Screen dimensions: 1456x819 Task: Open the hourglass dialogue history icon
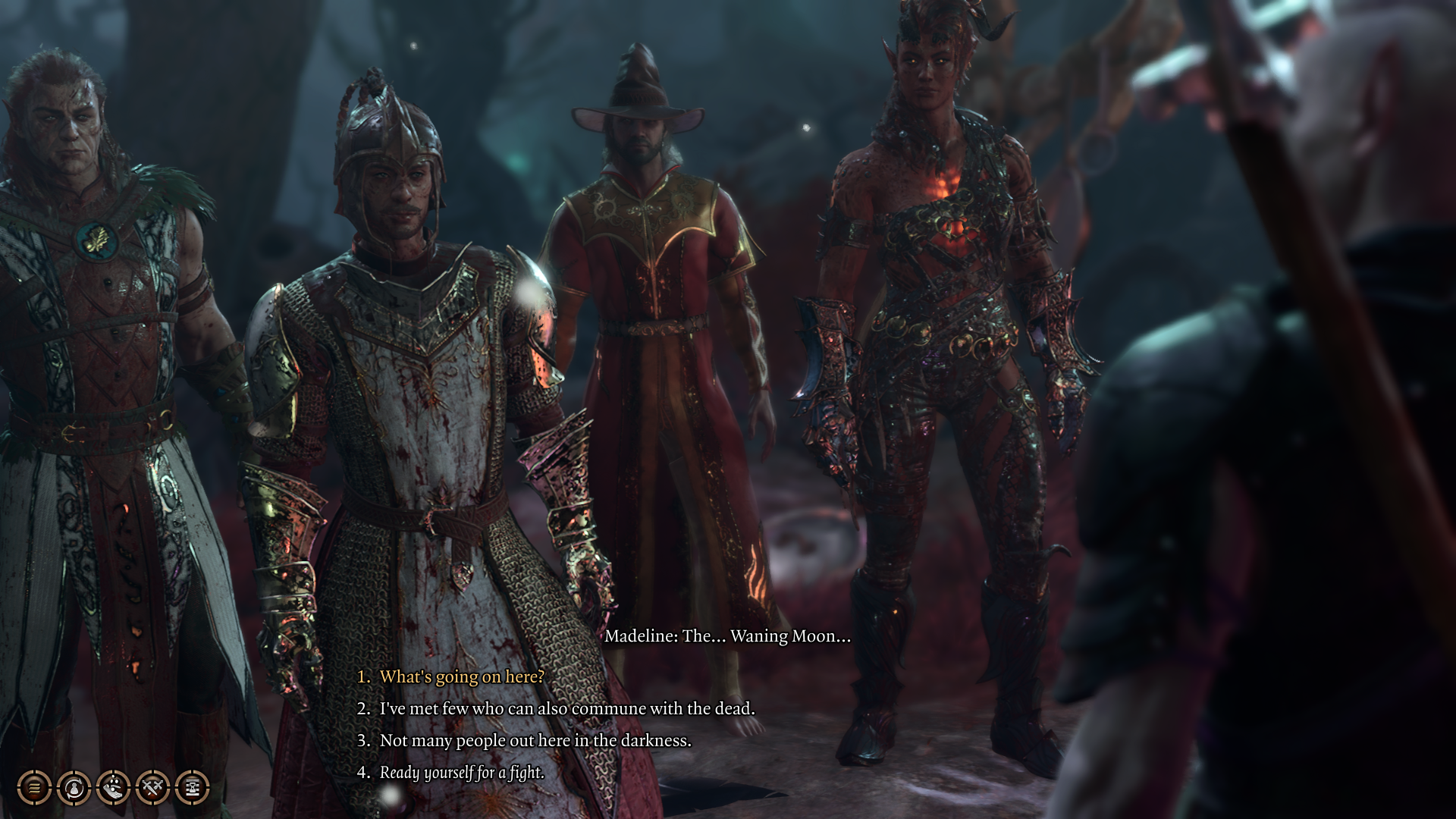pos(192,788)
